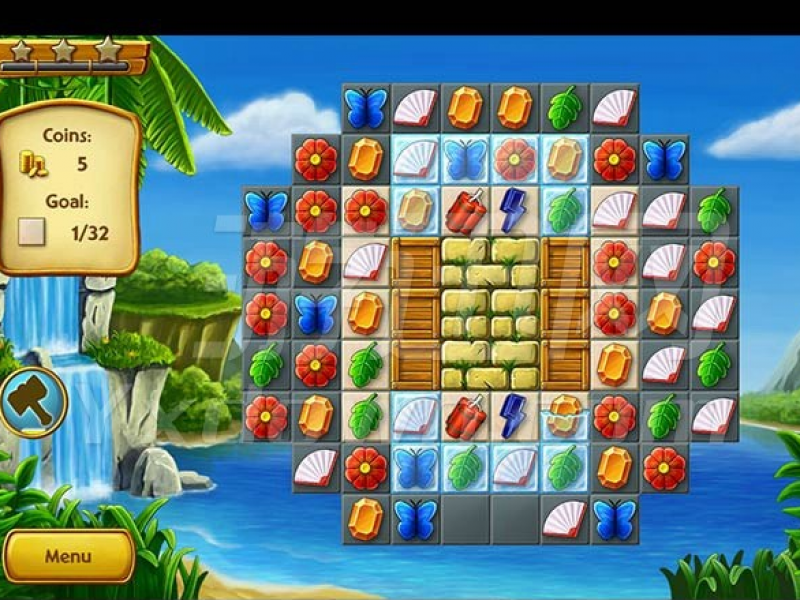This screenshot has height=600, width=800.
Task: Open the Menu button
Action: [68, 556]
